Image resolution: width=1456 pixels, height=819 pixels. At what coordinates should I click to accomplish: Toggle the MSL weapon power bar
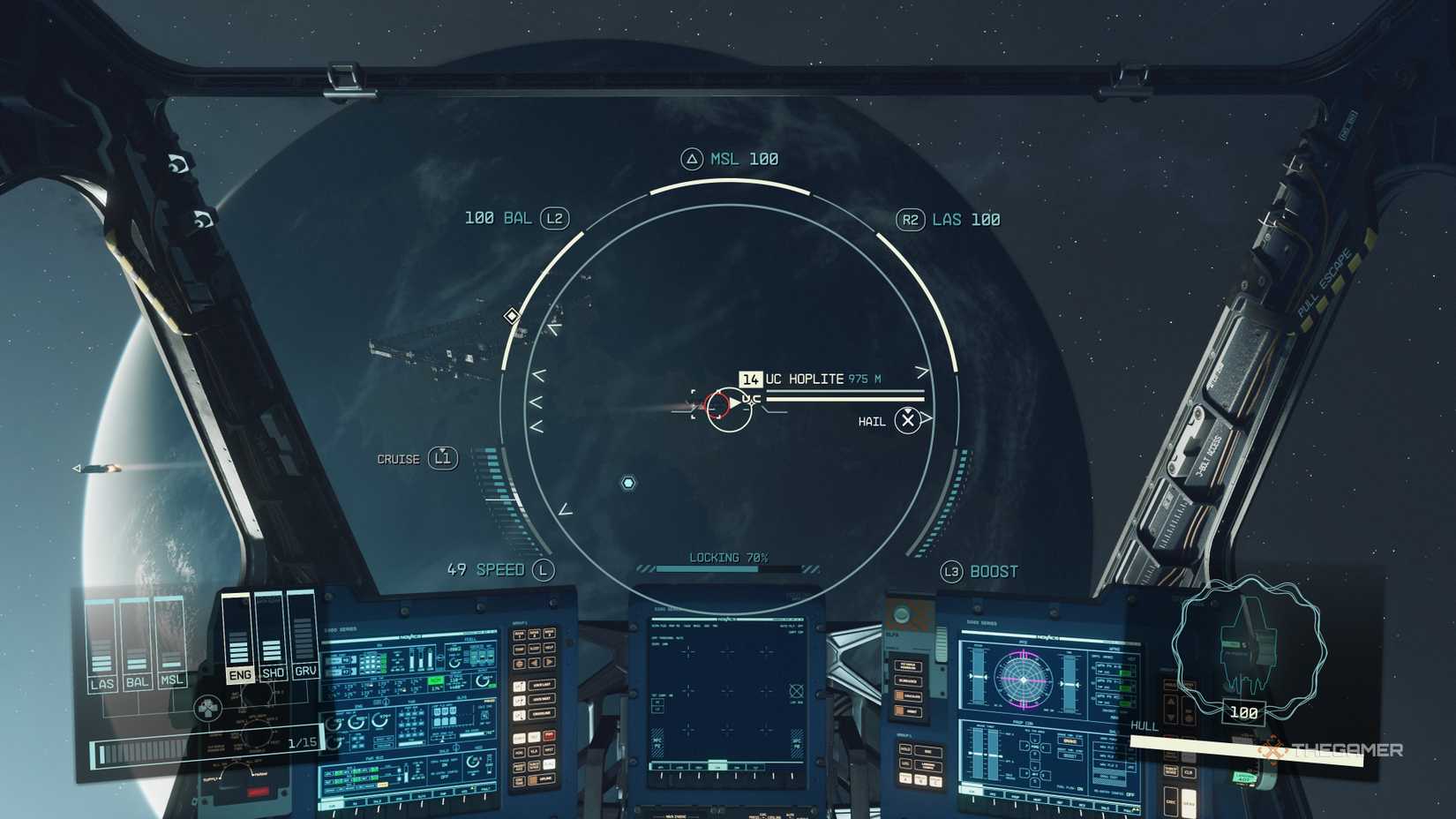coord(169,639)
